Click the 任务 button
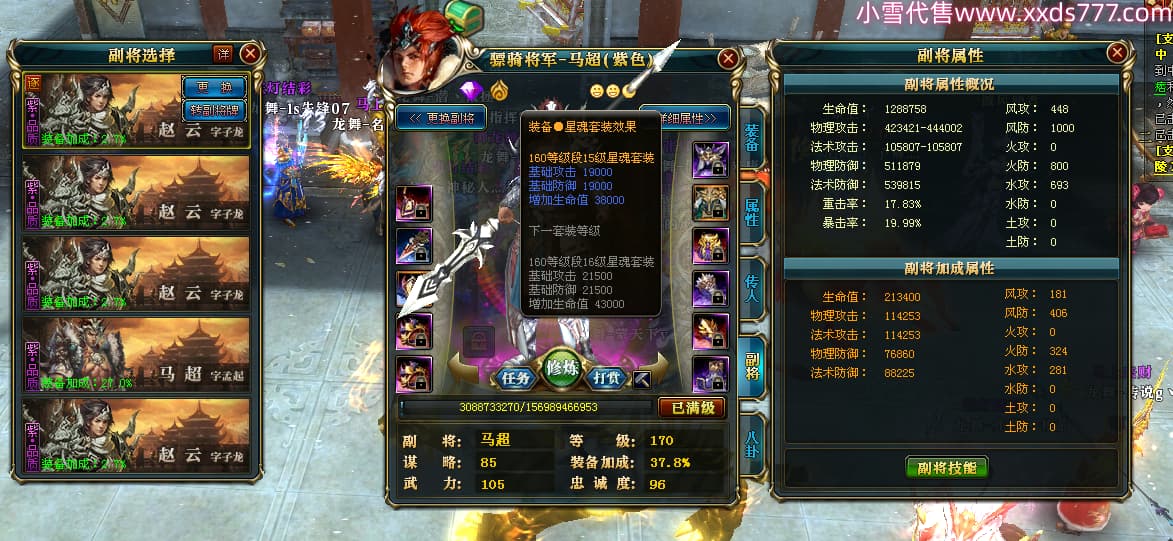This screenshot has width=1173, height=541. pyautogui.click(x=516, y=378)
